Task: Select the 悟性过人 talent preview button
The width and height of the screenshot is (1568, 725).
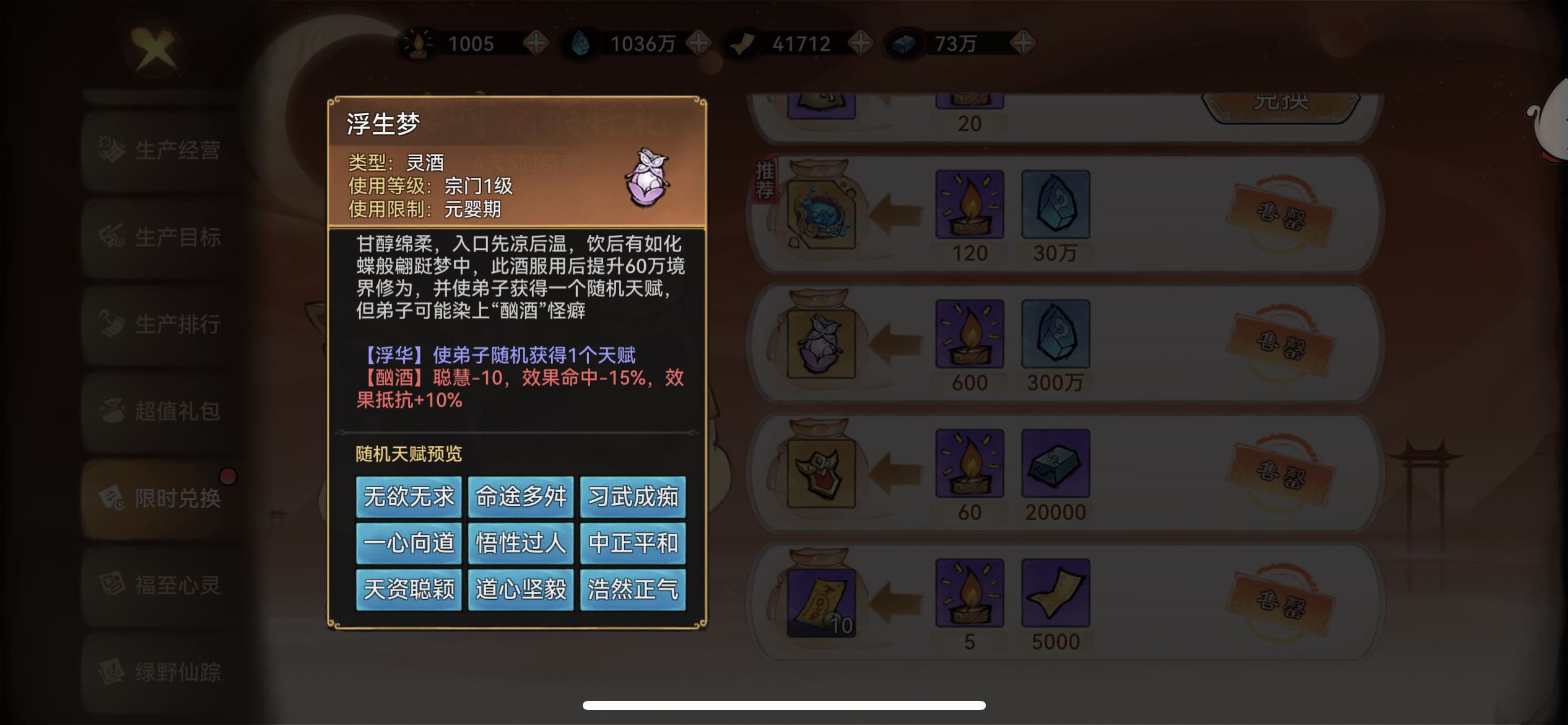Action: click(x=520, y=543)
